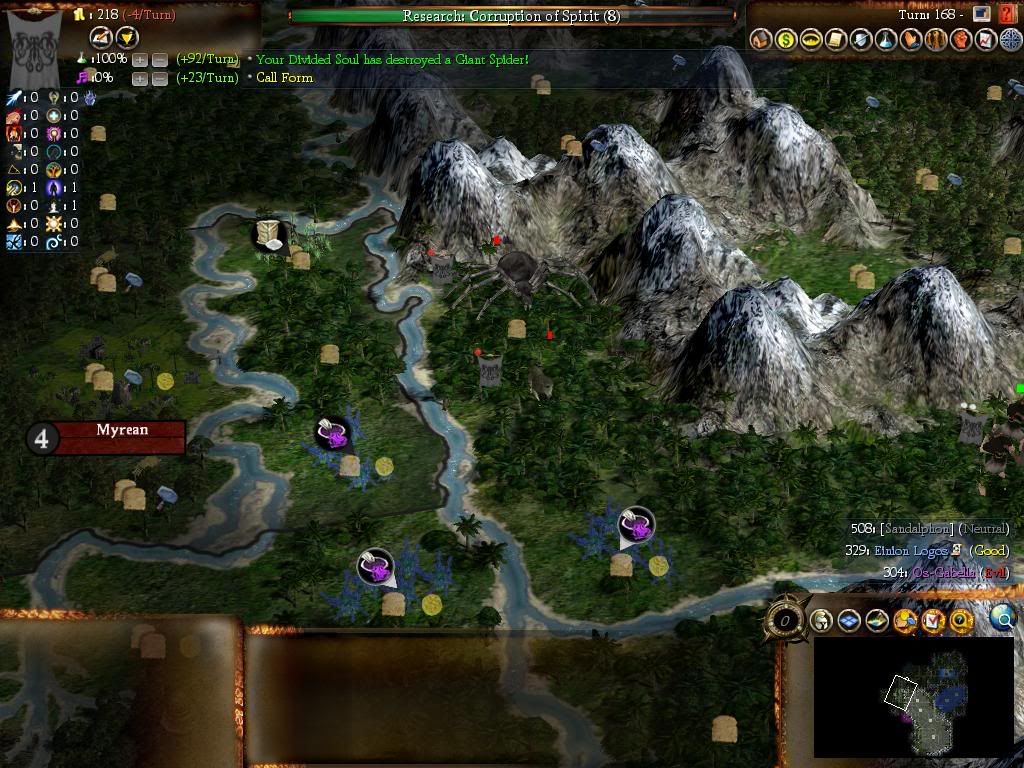The image size is (1024, 768).
Task: Open the main menu monitor icon
Action: click(x=981, y=15)
